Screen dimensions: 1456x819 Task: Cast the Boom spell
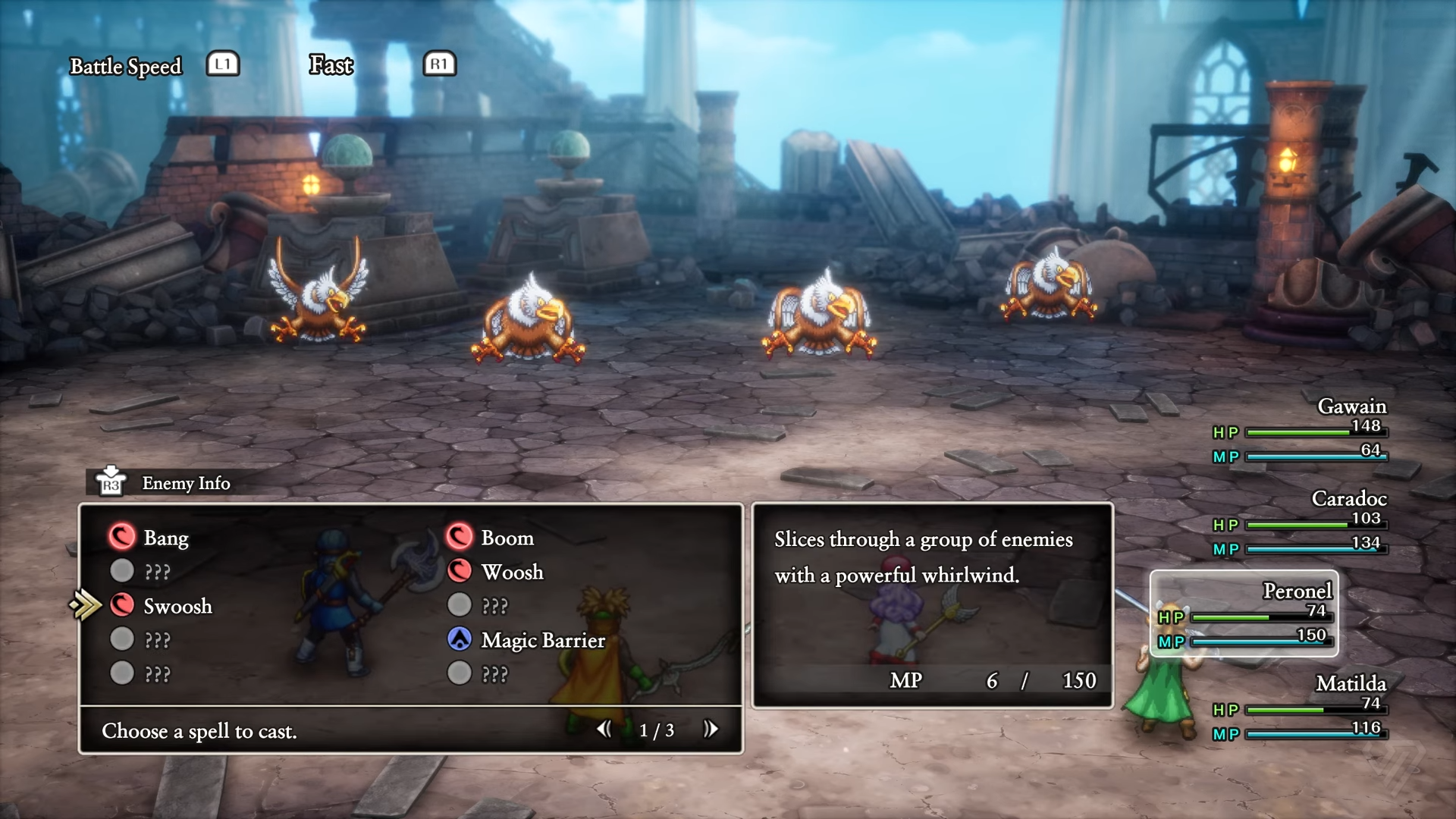click(507, 538)
